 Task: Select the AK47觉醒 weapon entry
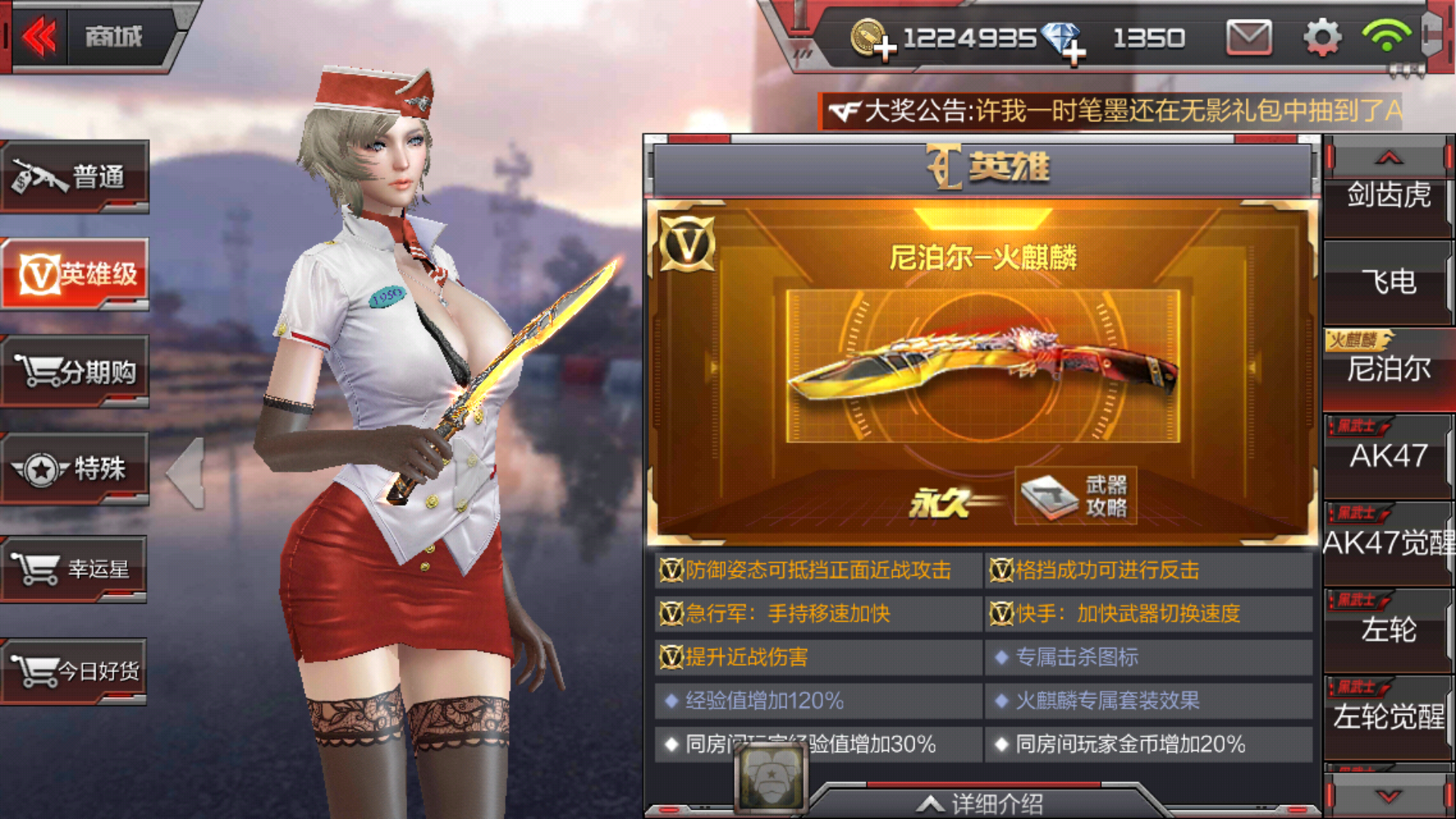1388,544
